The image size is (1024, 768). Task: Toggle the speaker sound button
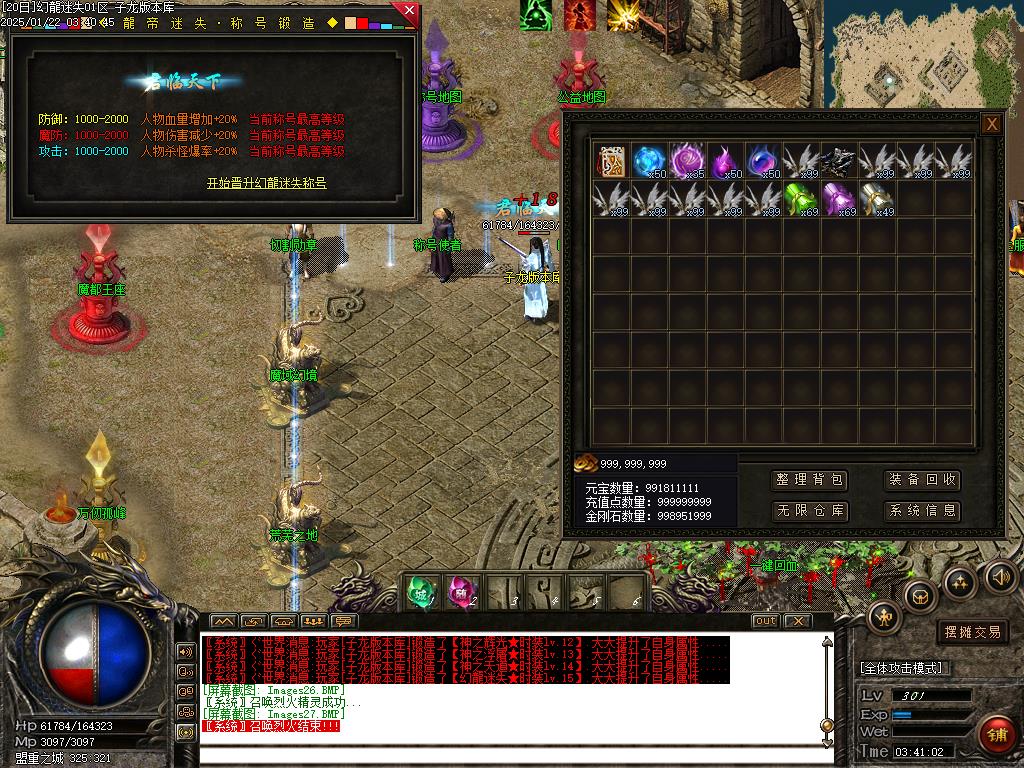pos(1000,575)
